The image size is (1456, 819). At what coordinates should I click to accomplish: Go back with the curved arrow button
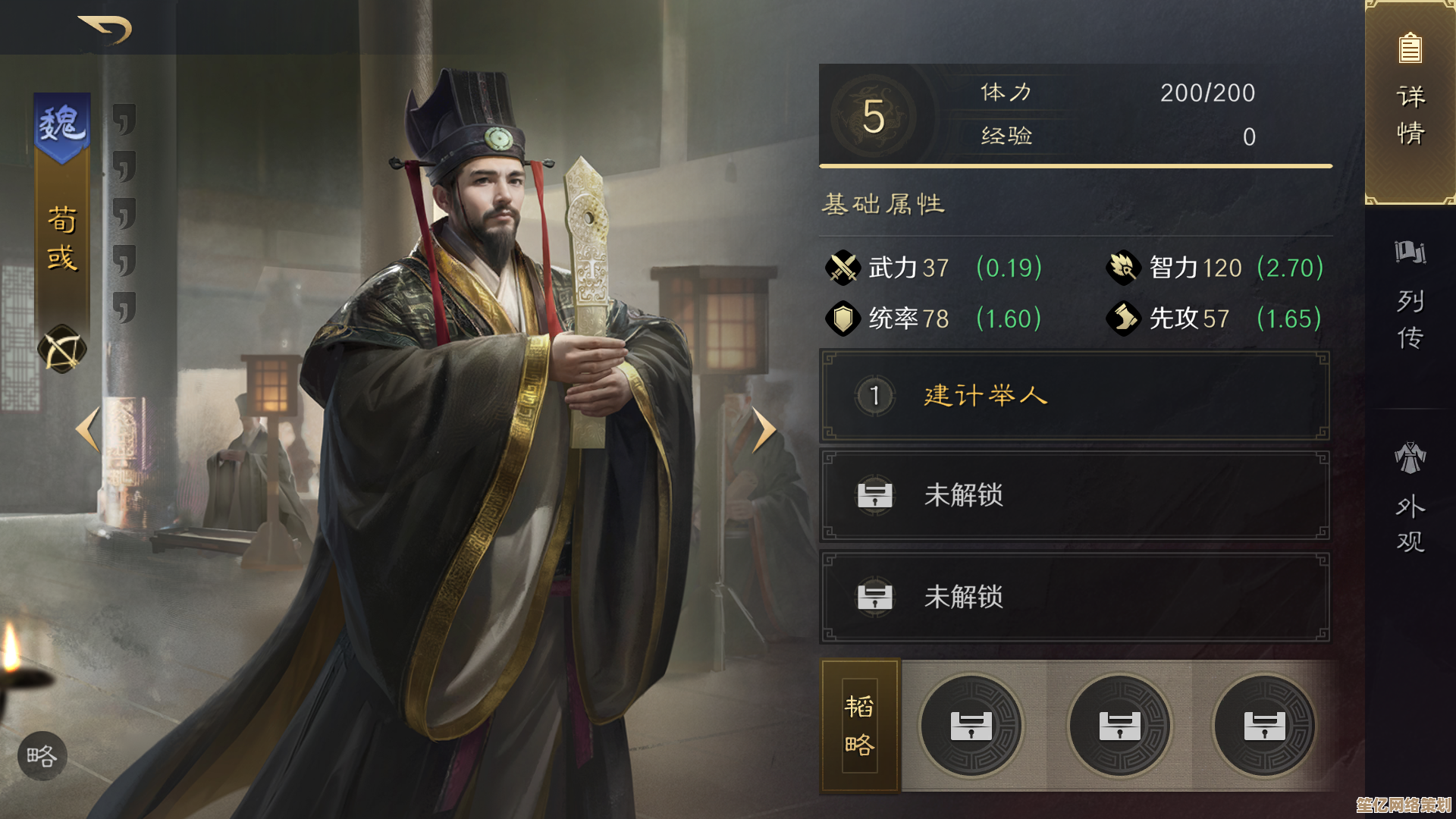point(106,30)
